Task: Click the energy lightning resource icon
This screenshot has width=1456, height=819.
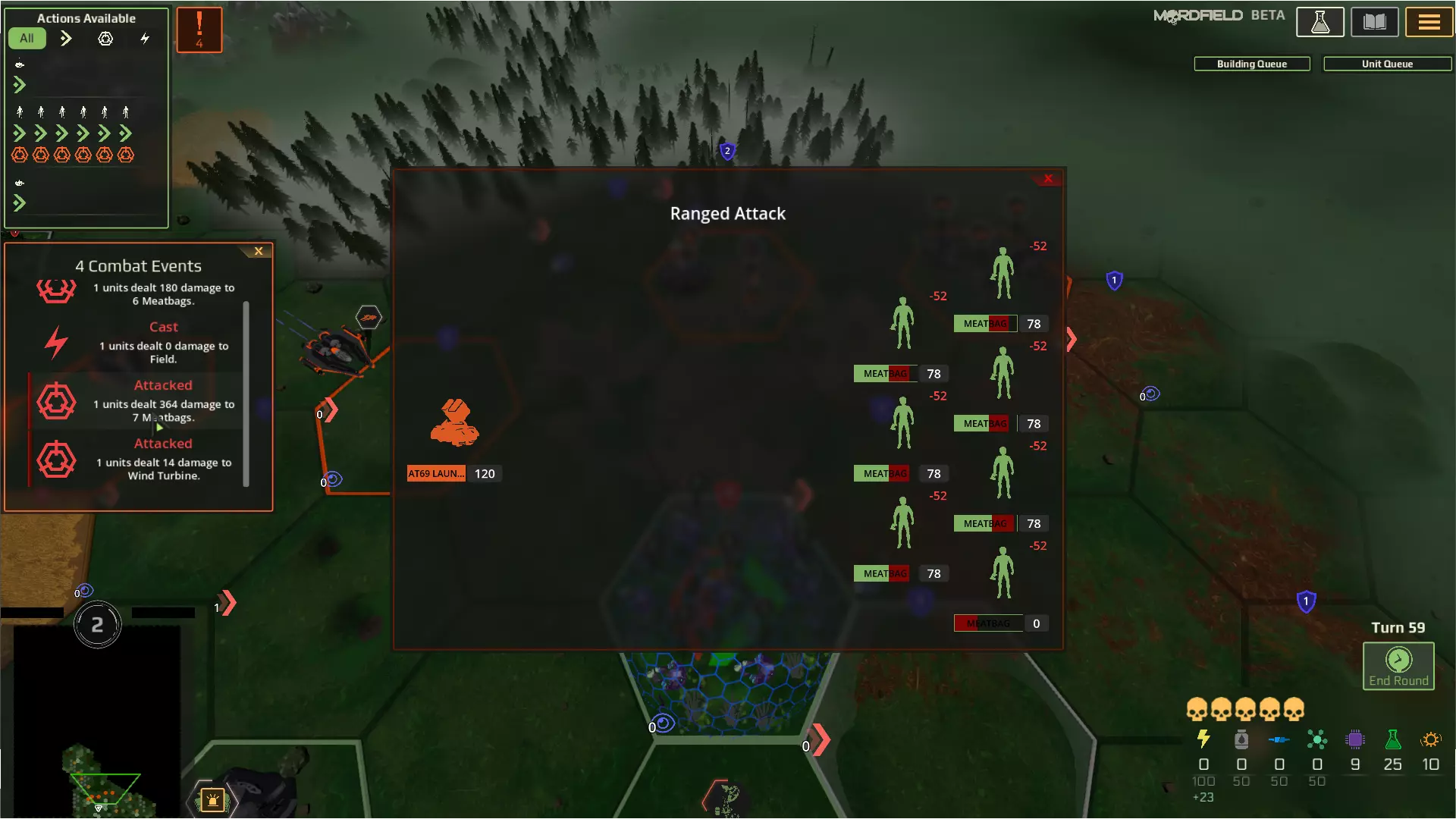Action: (1203, 741)
